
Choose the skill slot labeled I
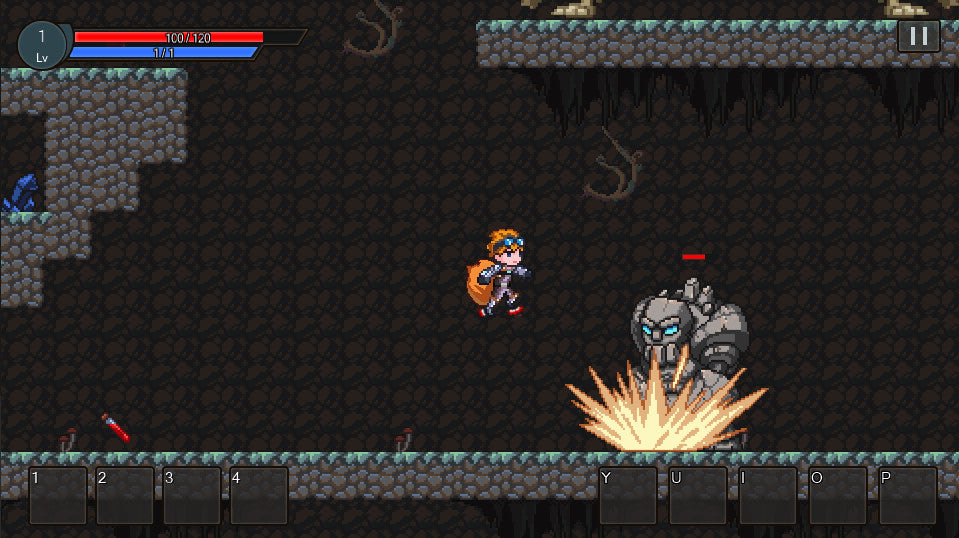[x=768, y=495]
